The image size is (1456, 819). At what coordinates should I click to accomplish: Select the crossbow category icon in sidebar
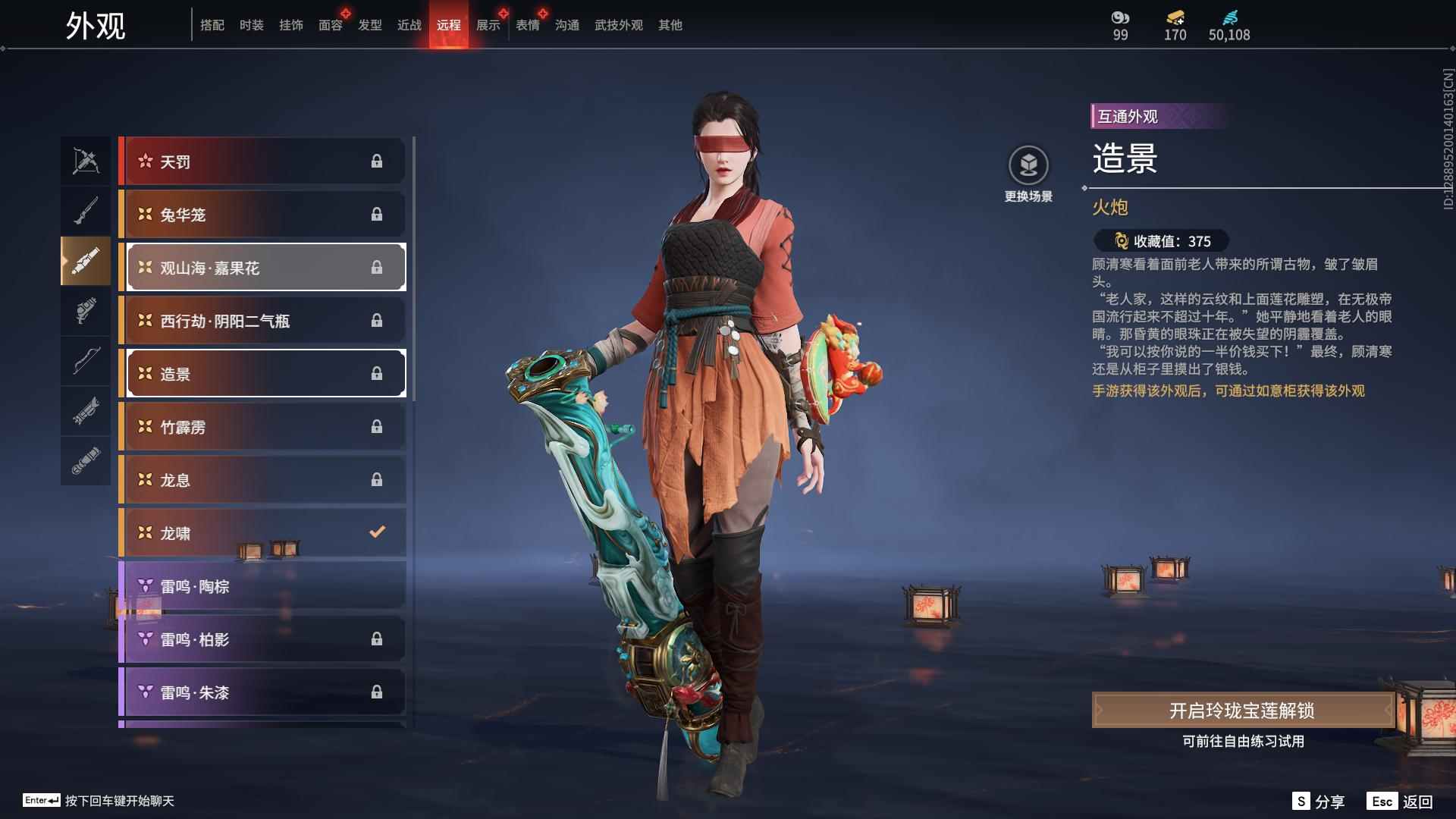pyautogui.click(x=86, y=160)
